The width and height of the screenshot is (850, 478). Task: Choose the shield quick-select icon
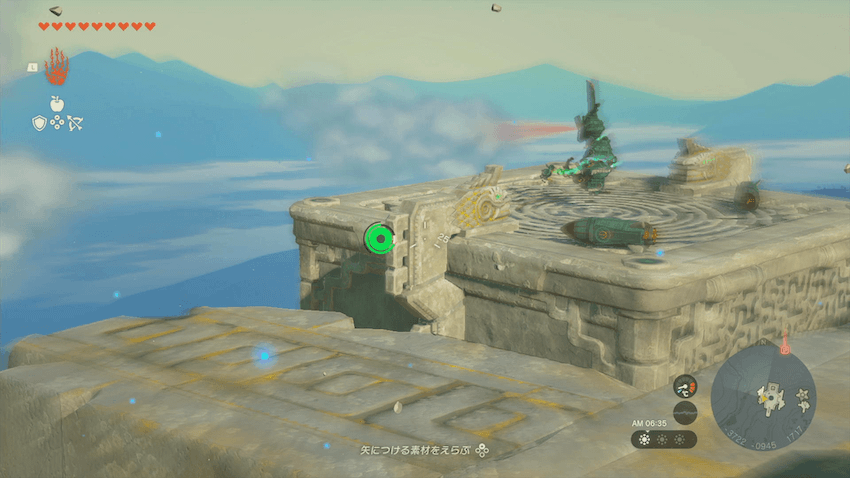pos(39,122)
